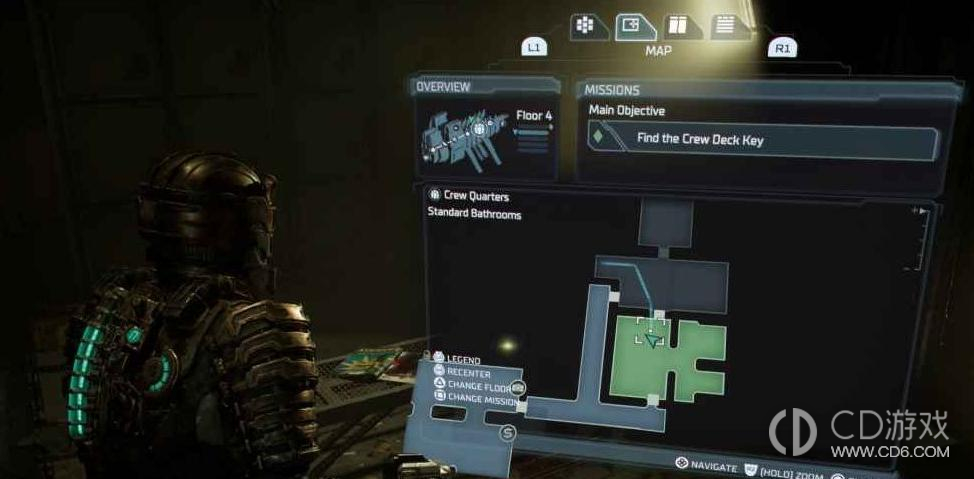Viewport: 974px width, 479px height.
Task: Select the Map tab icon
Action: coord(634,26)
